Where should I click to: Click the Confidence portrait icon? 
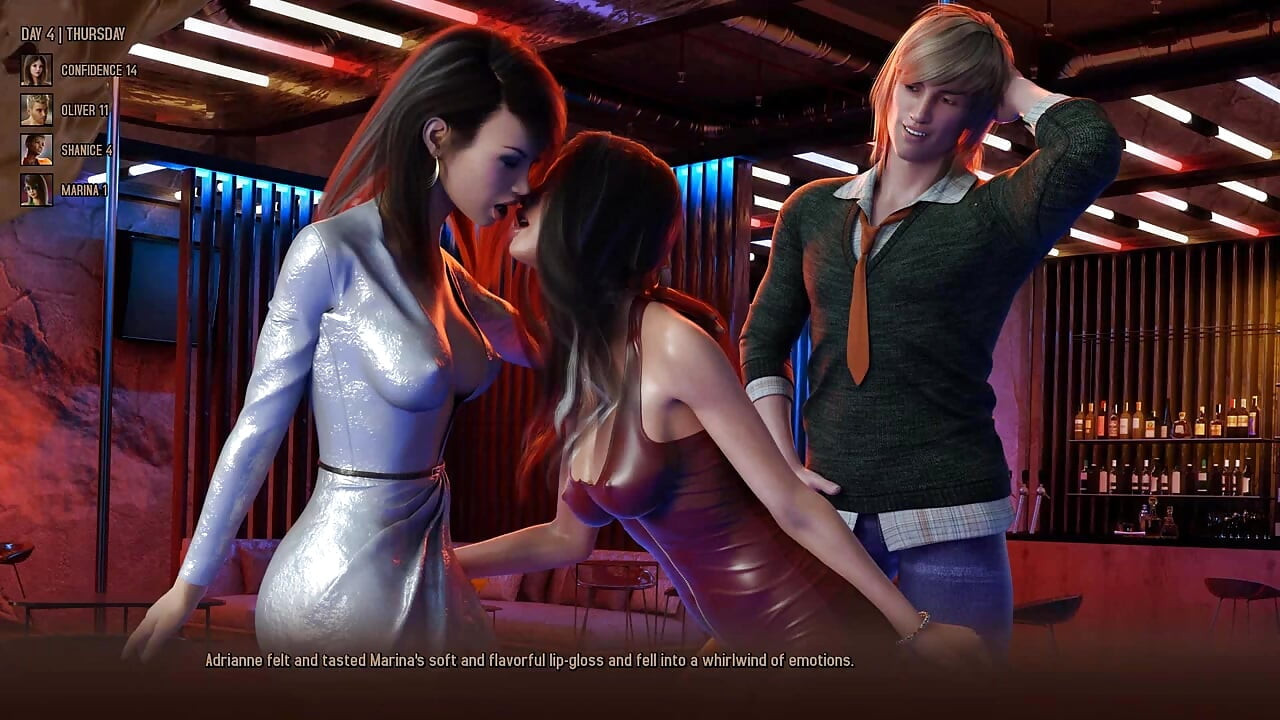36,70
